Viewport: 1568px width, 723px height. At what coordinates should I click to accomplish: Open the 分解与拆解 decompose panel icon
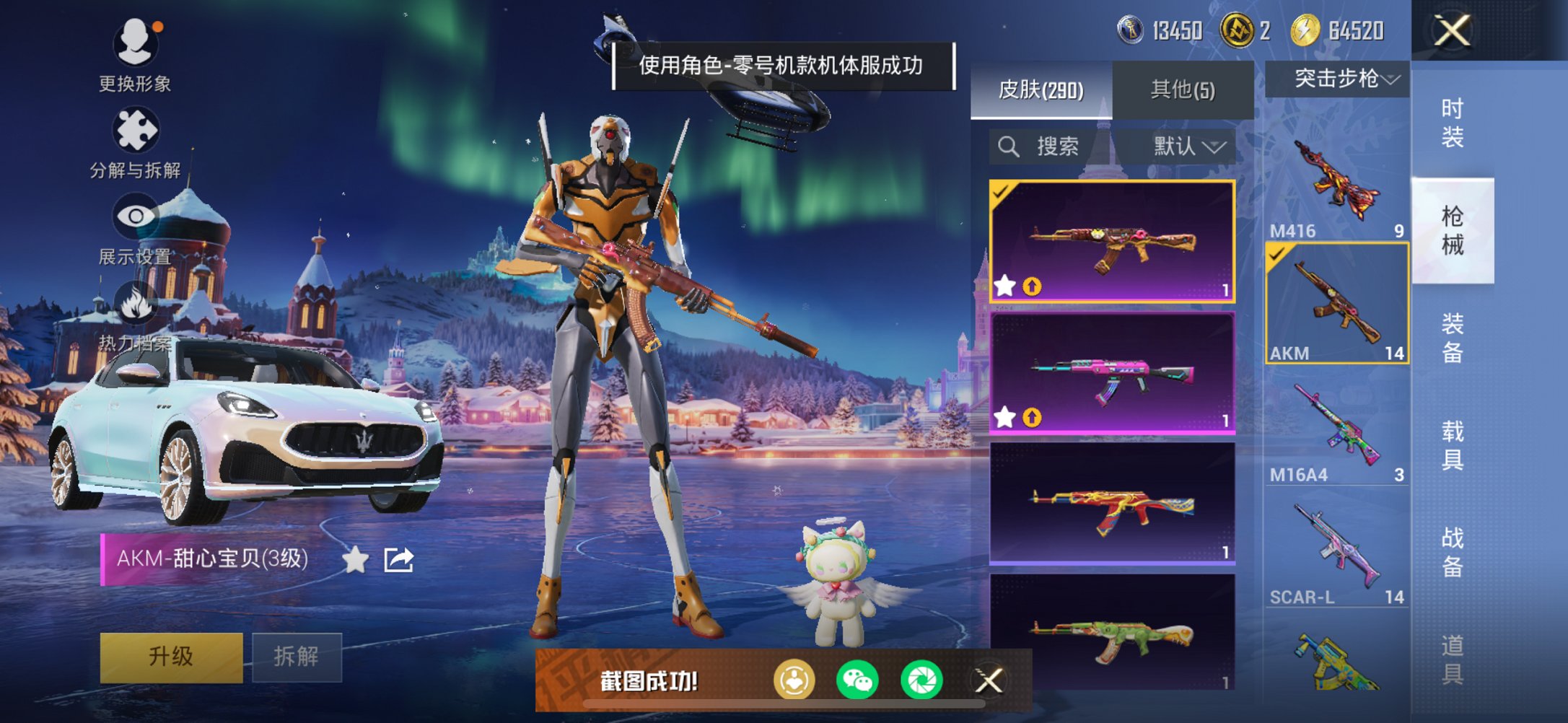(137, 130)
